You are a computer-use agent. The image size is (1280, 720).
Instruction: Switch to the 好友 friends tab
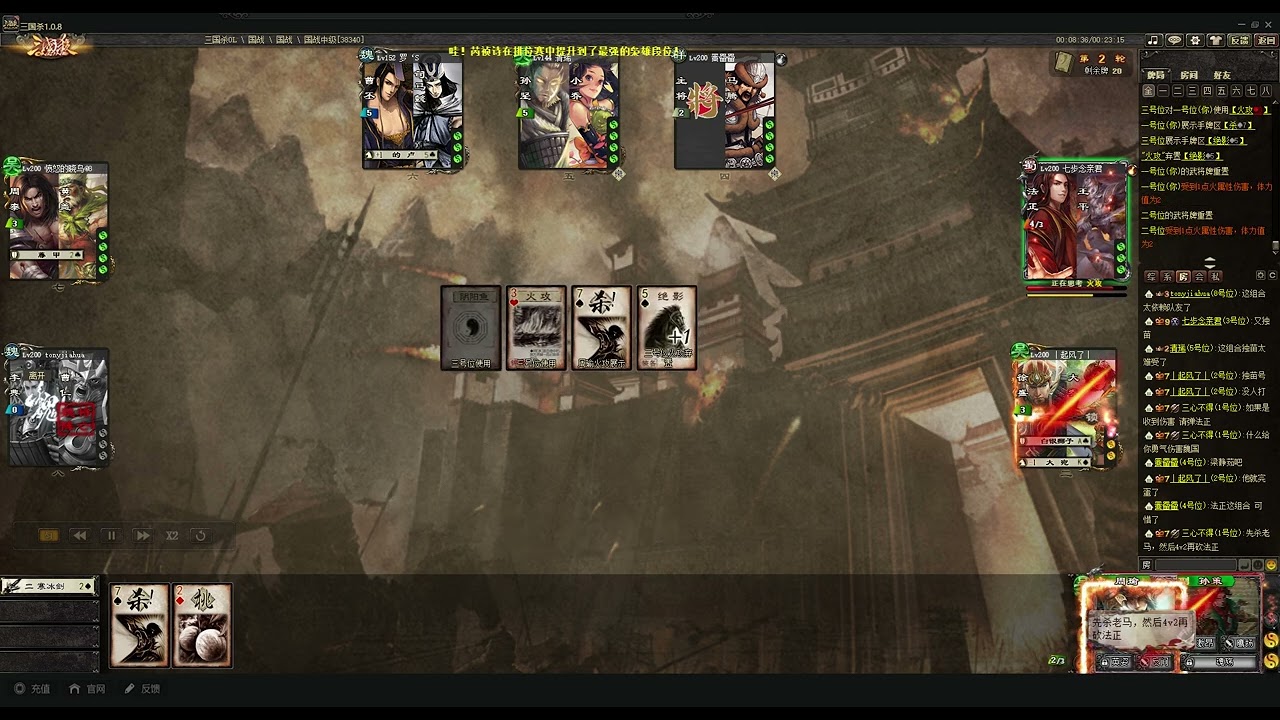pos(1222,75)
